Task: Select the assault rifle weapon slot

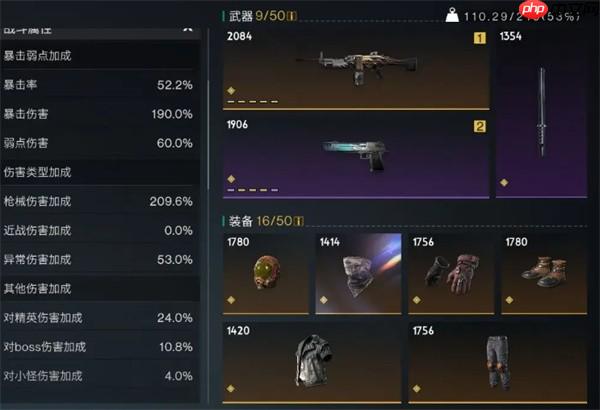Action: pos(355,68)
